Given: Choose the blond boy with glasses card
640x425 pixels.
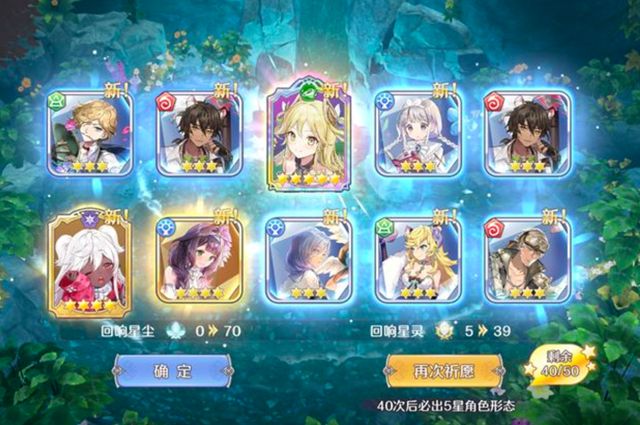Looking at the screenshot, I should tap(90, 133).
